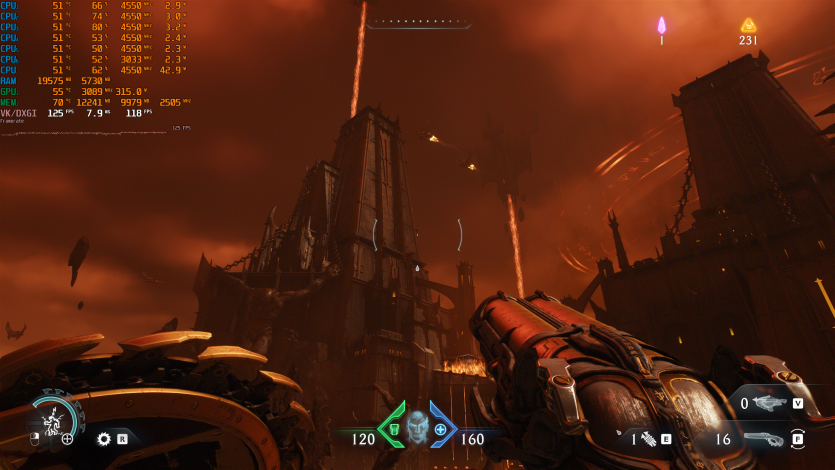Click the gold currency triangle icon
Screen dimensions: 835x470
tap(748, 25)
